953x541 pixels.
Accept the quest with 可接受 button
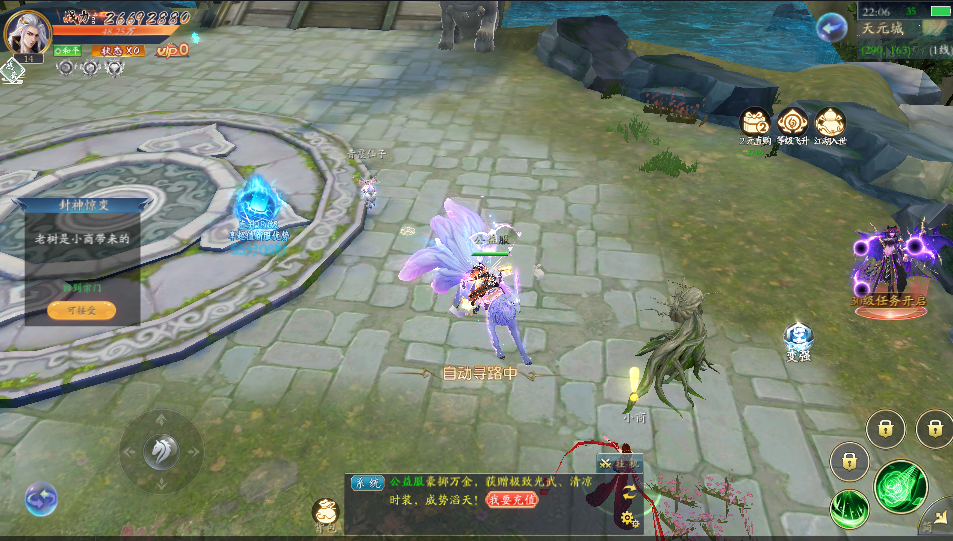[81, 311]
